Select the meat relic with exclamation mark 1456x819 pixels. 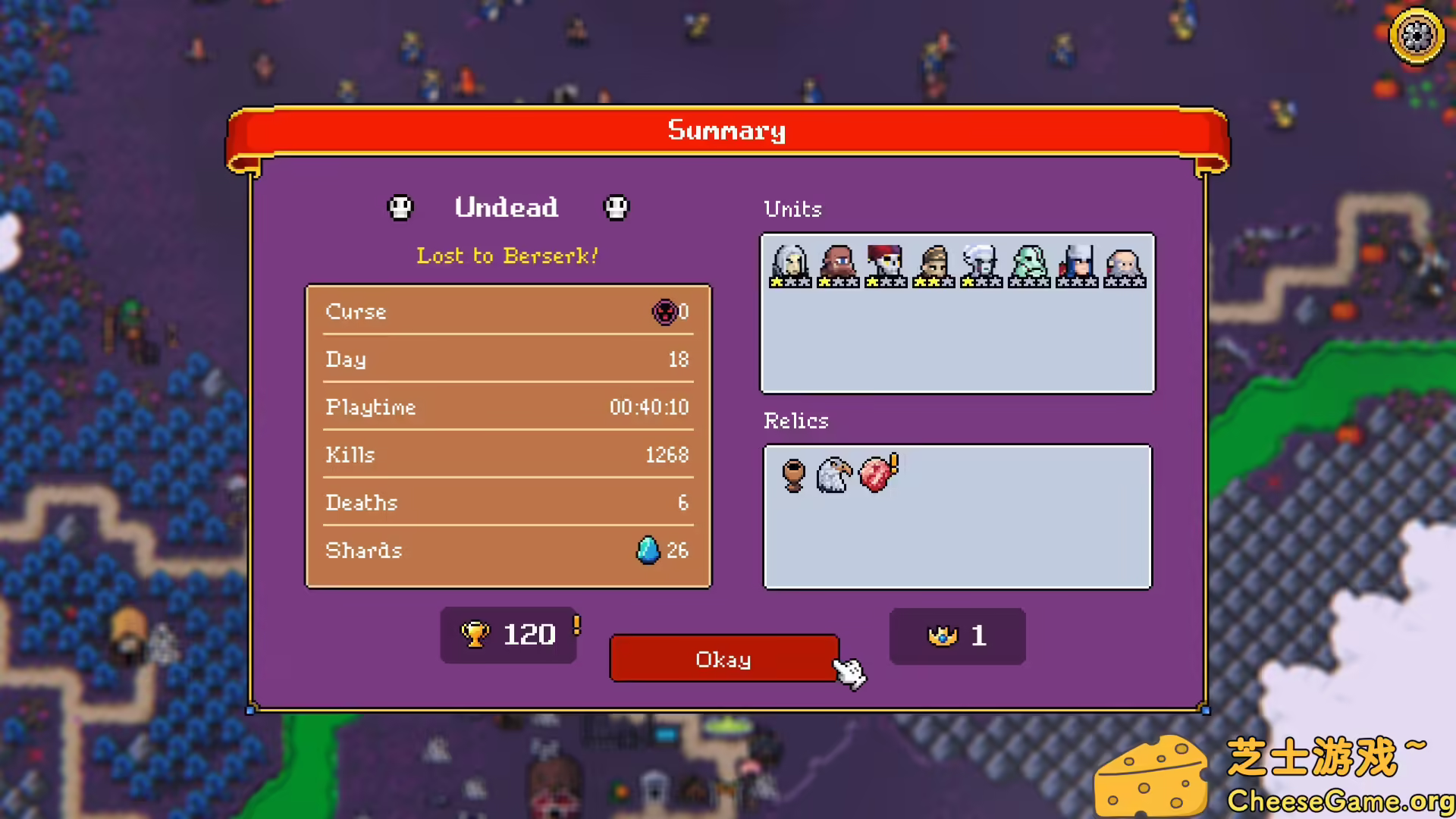pos(877,473)
